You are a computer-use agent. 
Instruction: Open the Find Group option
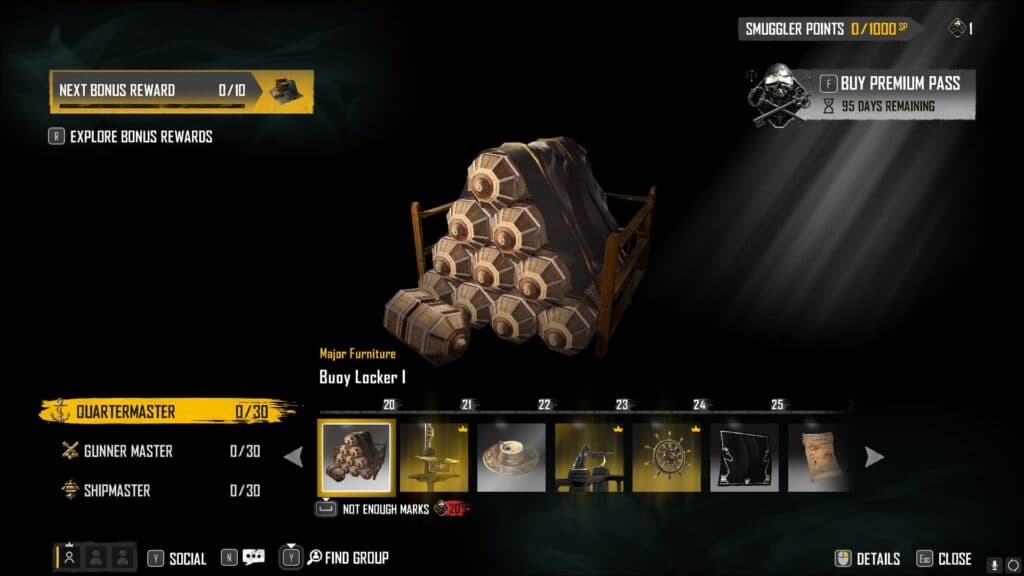346,558
